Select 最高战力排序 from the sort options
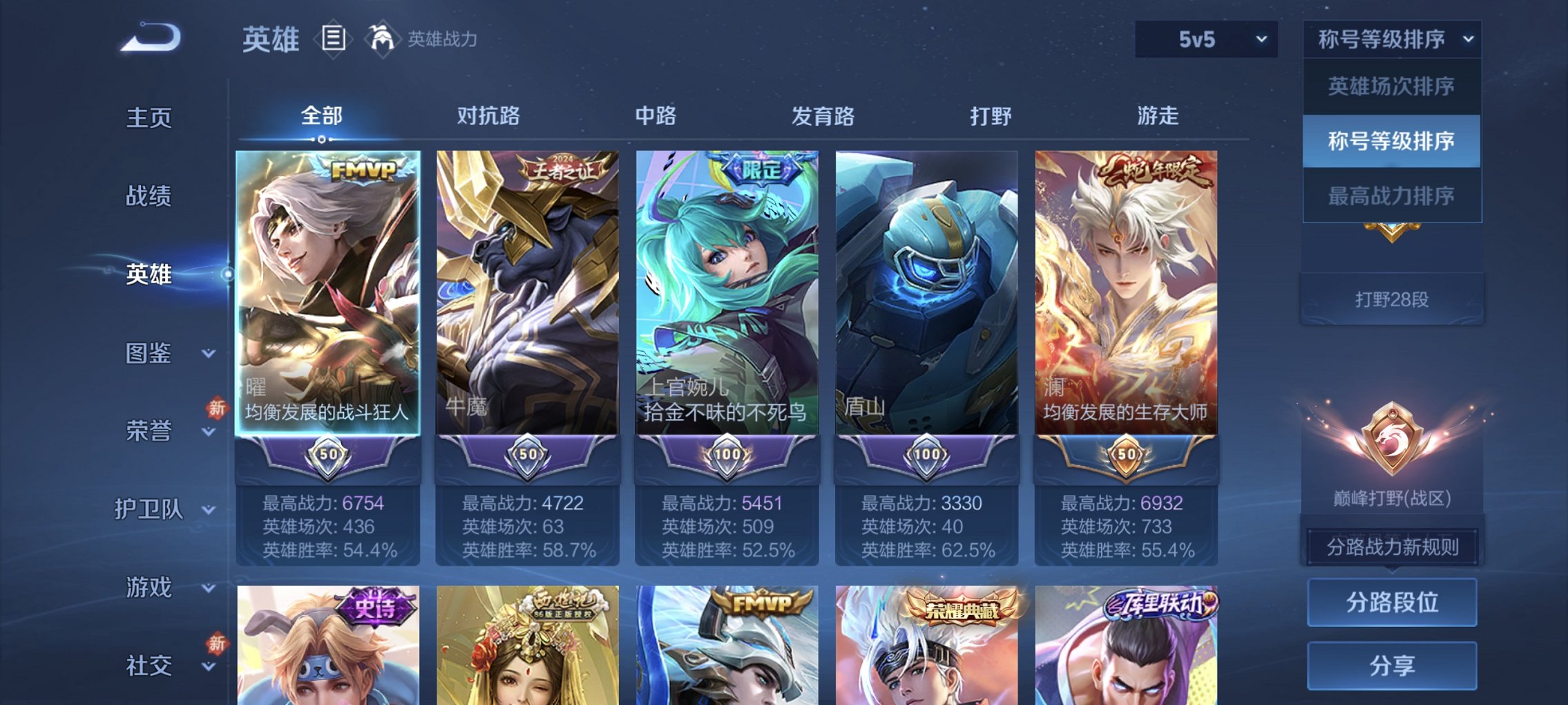 pyautogui.click(x=1391, y=196)
